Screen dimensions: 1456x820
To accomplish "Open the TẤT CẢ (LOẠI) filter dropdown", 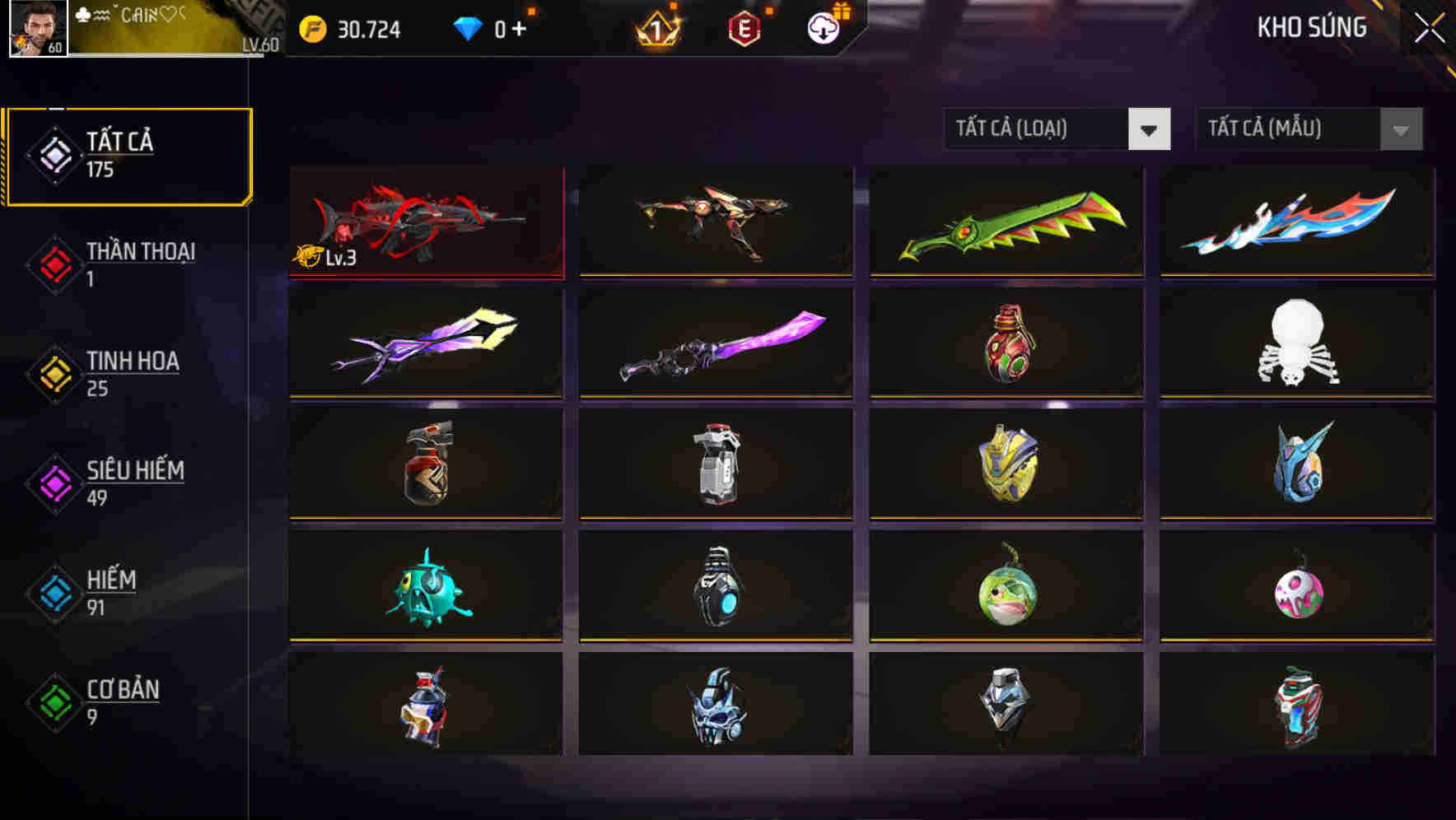I will pyautogui.click(x=1057, y=129).
